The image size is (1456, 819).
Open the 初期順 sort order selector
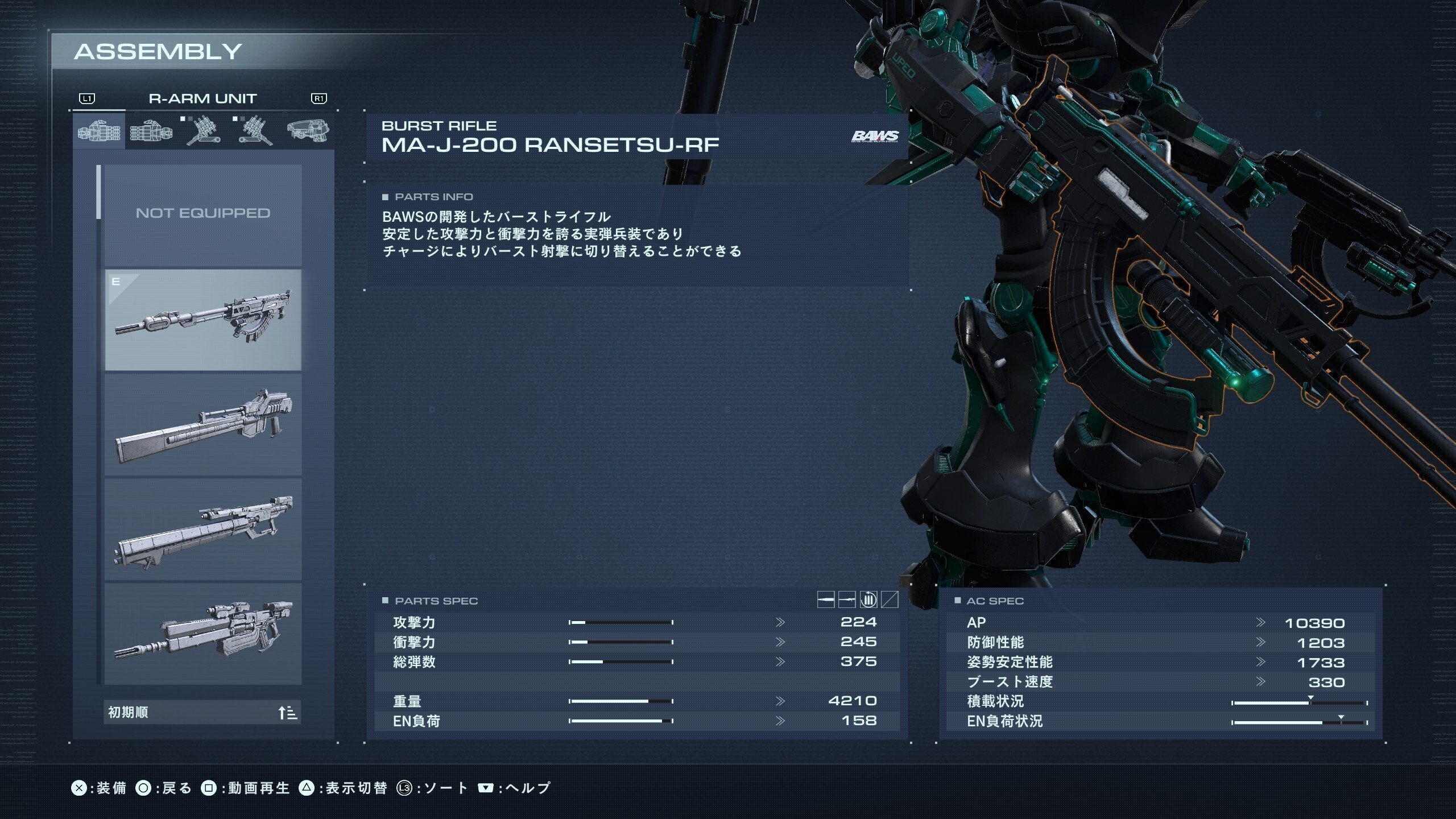(202, 712)
